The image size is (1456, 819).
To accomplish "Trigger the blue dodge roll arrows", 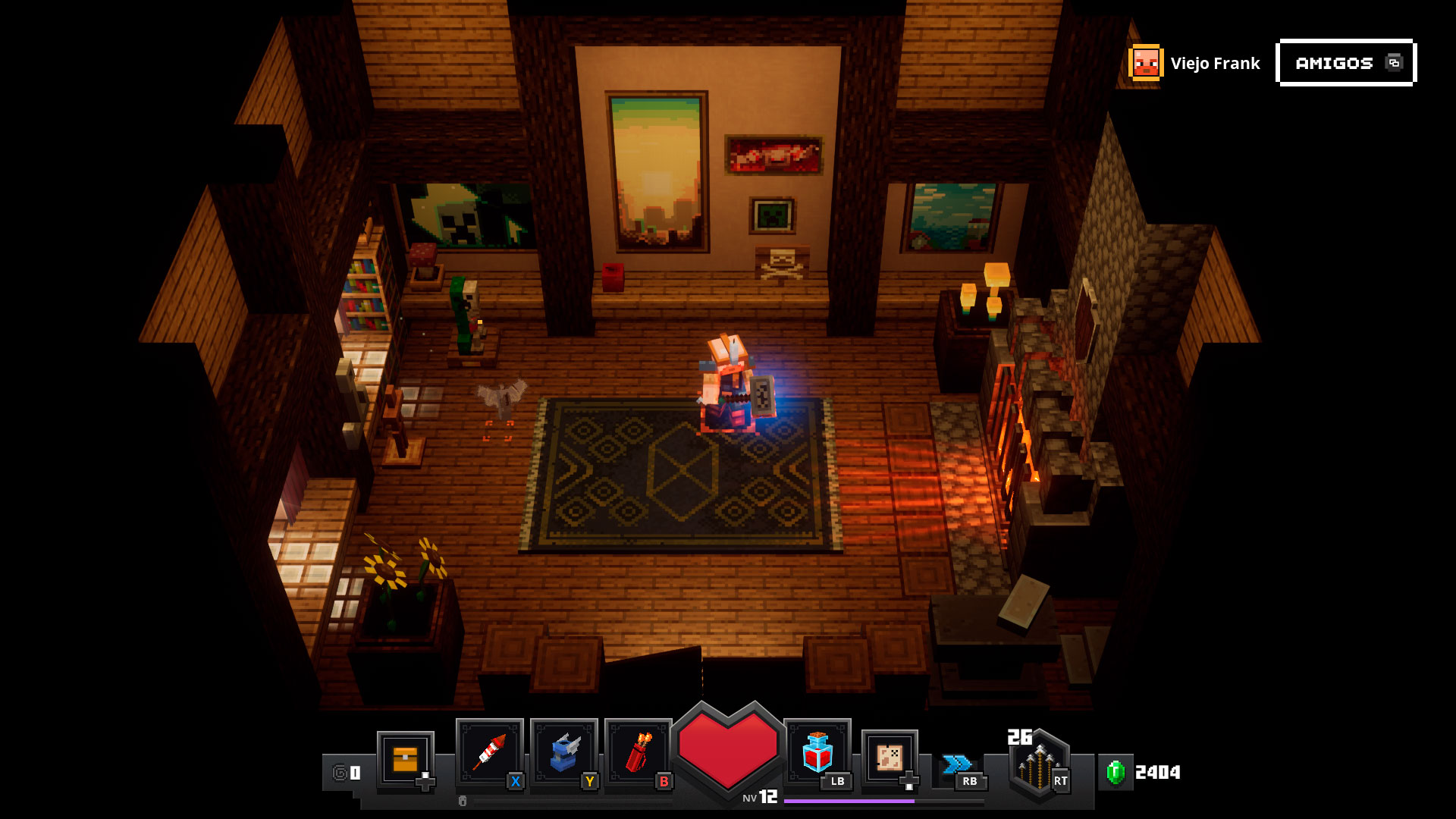I will [957, 764].
